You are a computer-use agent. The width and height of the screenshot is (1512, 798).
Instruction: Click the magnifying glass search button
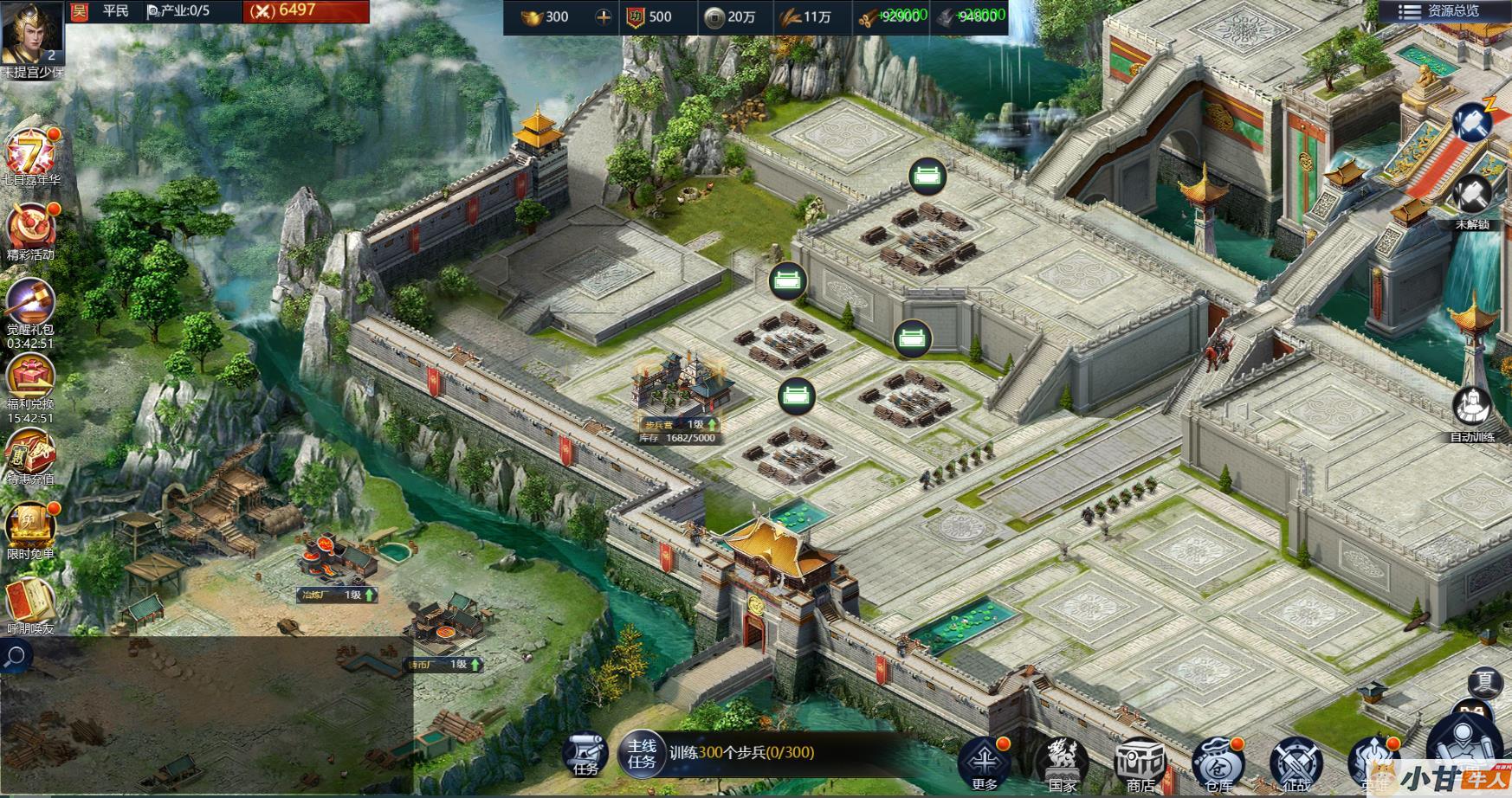tap(15, 658)
